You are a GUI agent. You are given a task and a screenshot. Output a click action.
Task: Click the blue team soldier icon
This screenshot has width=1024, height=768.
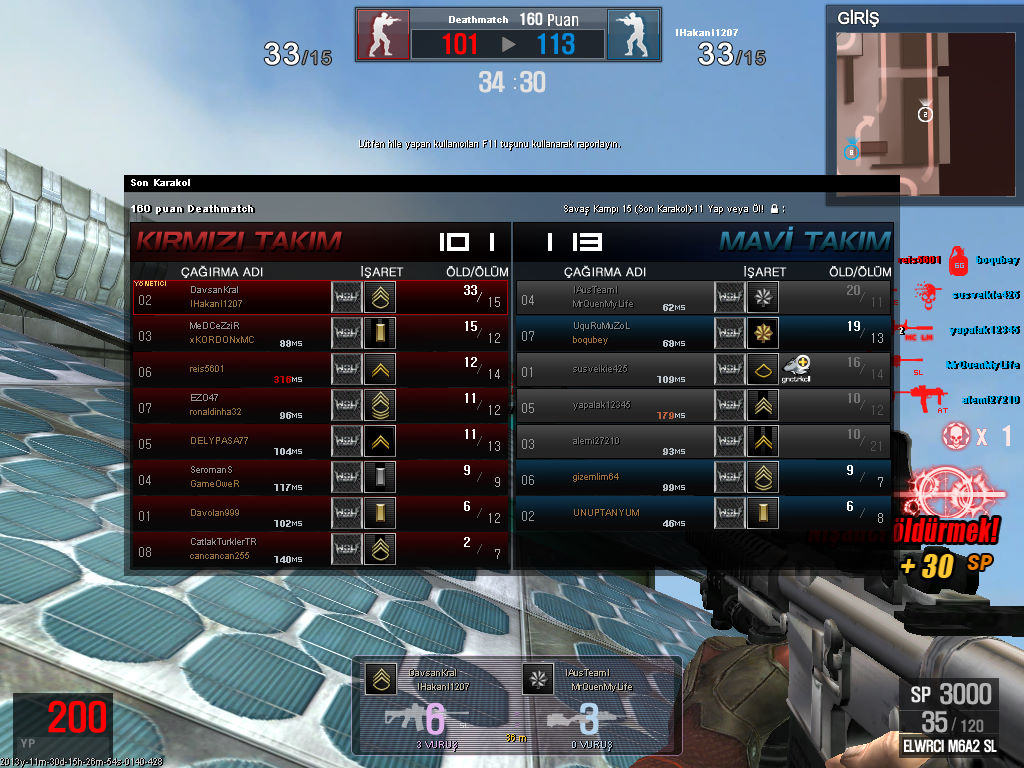tap(633, 35)
